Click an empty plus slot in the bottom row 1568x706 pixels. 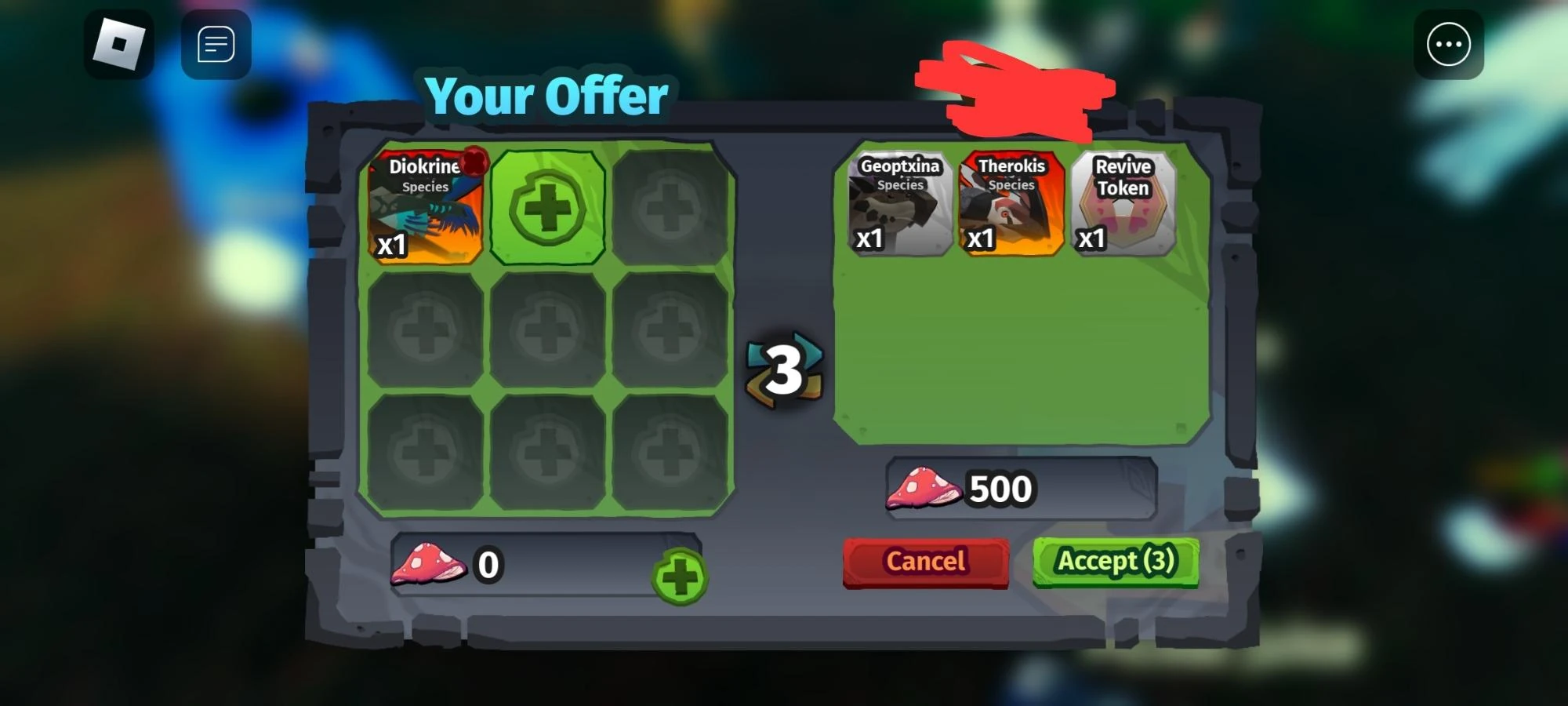tap(548, 449)
